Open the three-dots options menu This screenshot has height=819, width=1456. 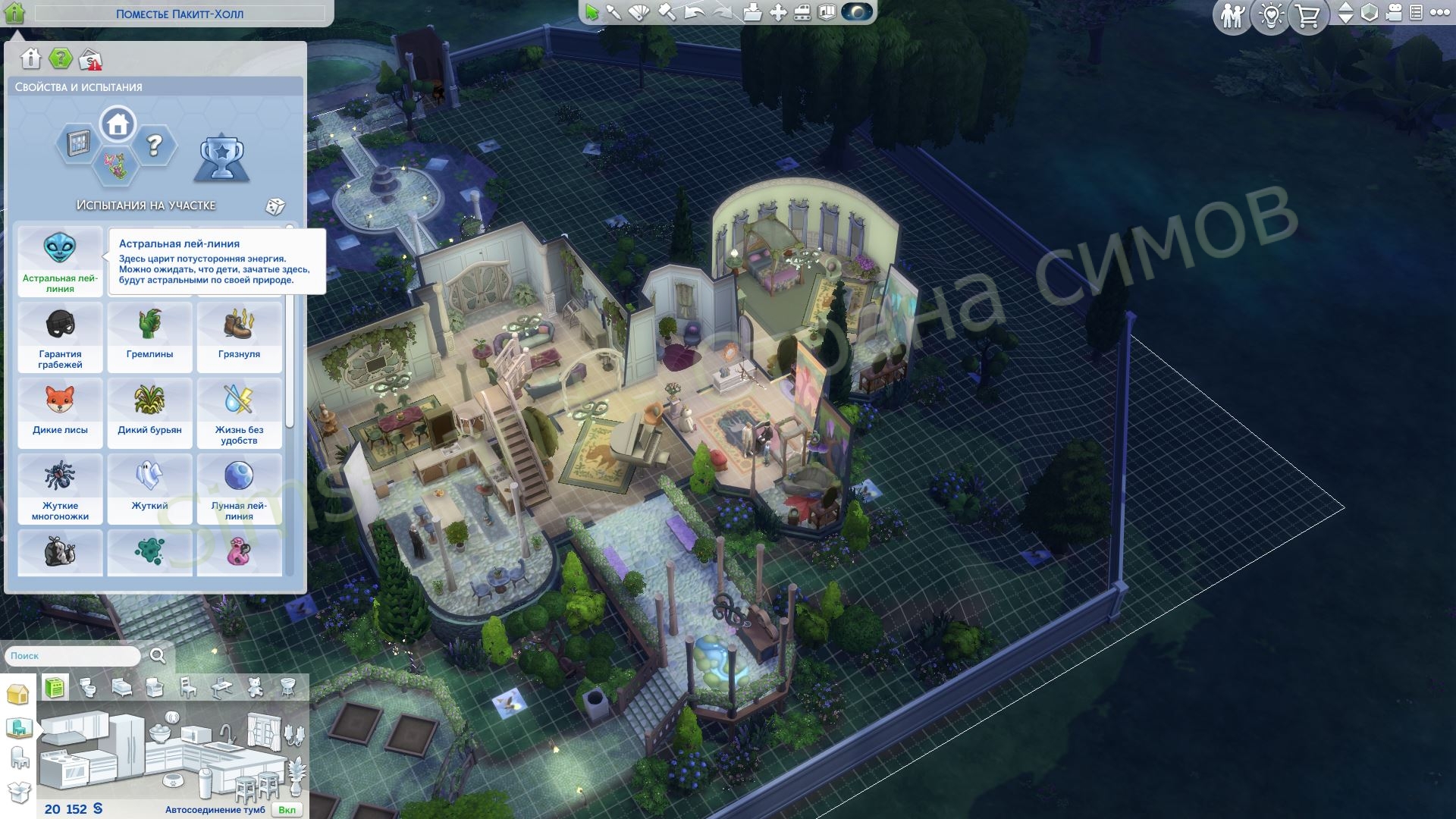click(x=1440, y=12)
